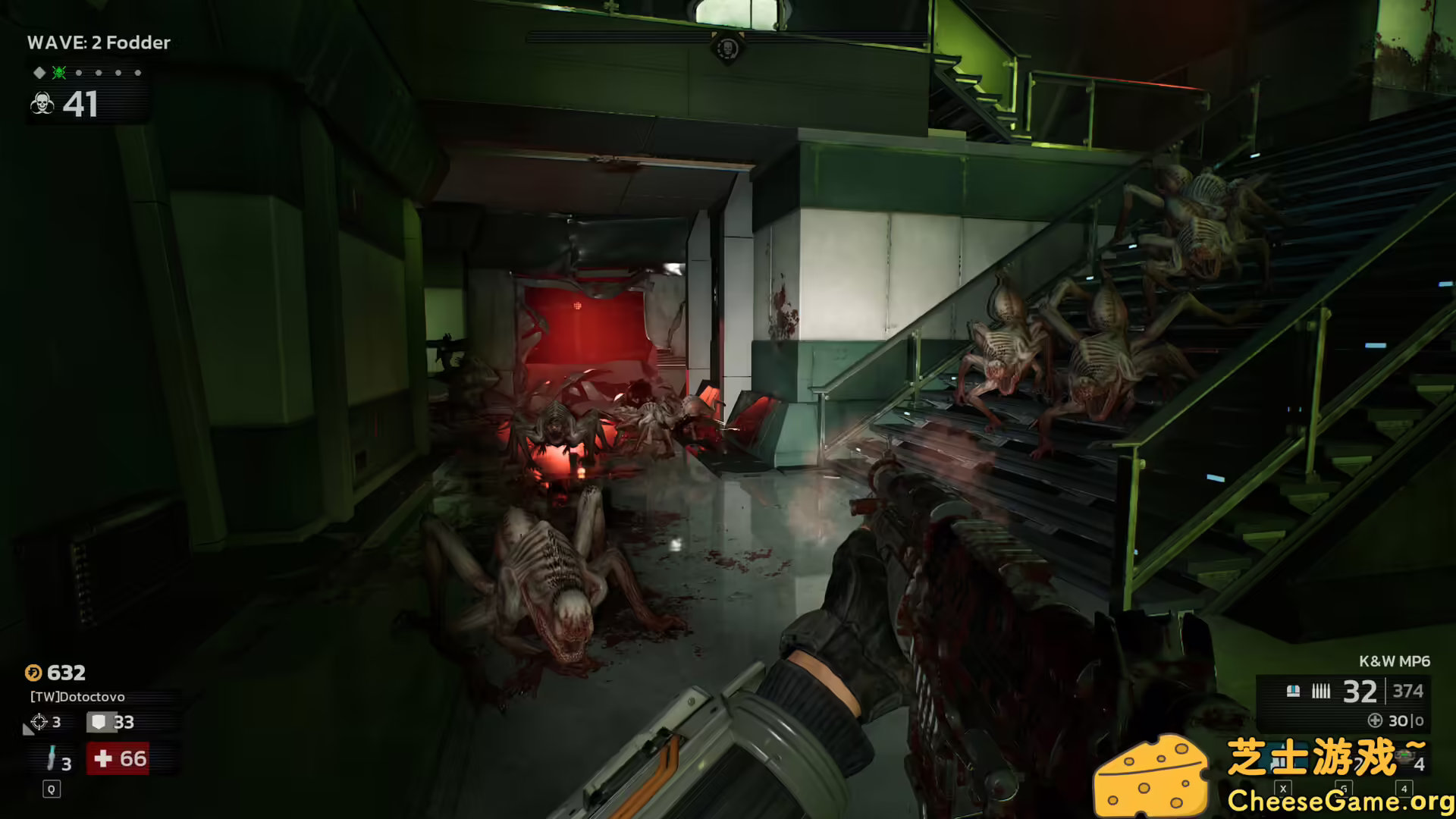Screen dimensions: 1456x819
Task: Click the bullets magazine icon in the ammo panel
Action: pos(1321,690)
